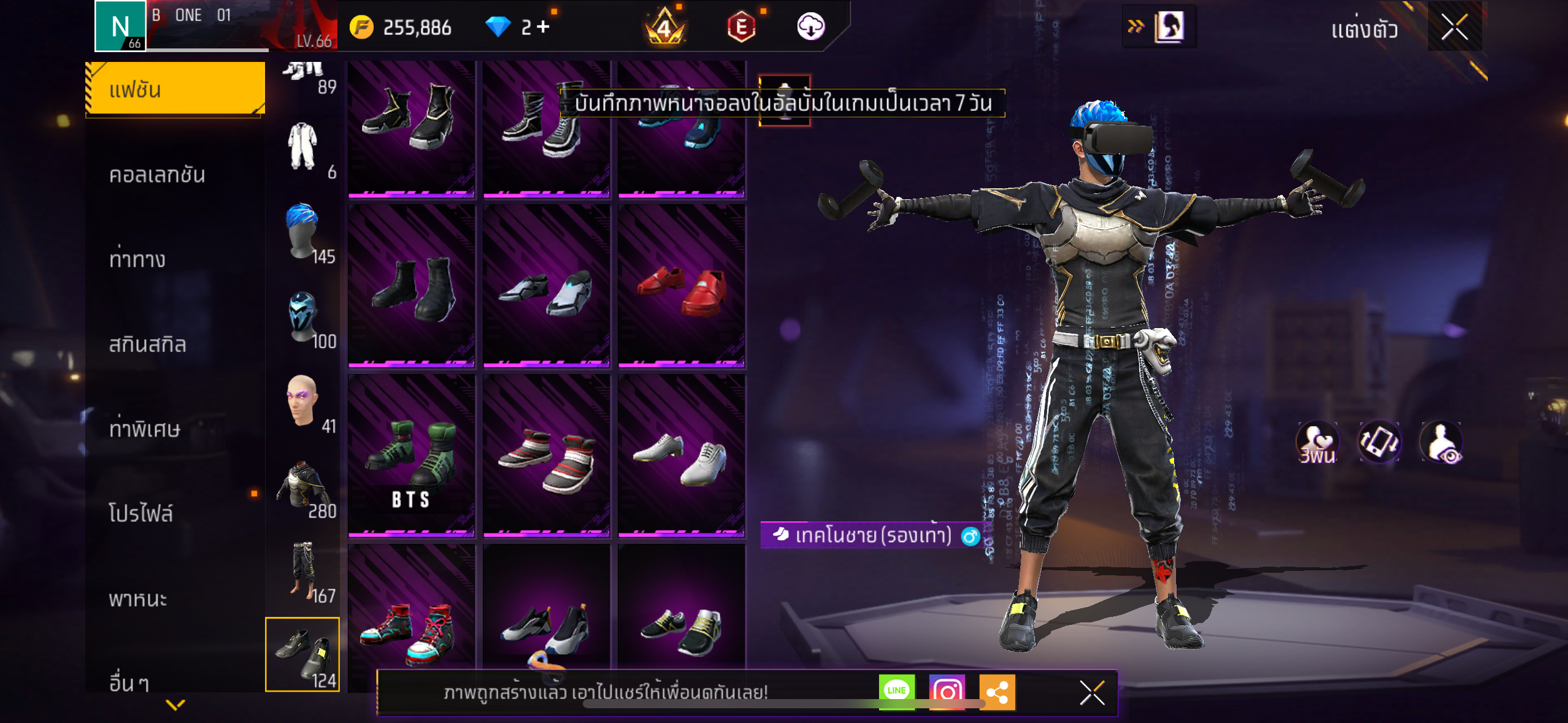Open the orange generic share button
Image resolution: width=1568 pixels, height=723 pixels.
point(997,692)
